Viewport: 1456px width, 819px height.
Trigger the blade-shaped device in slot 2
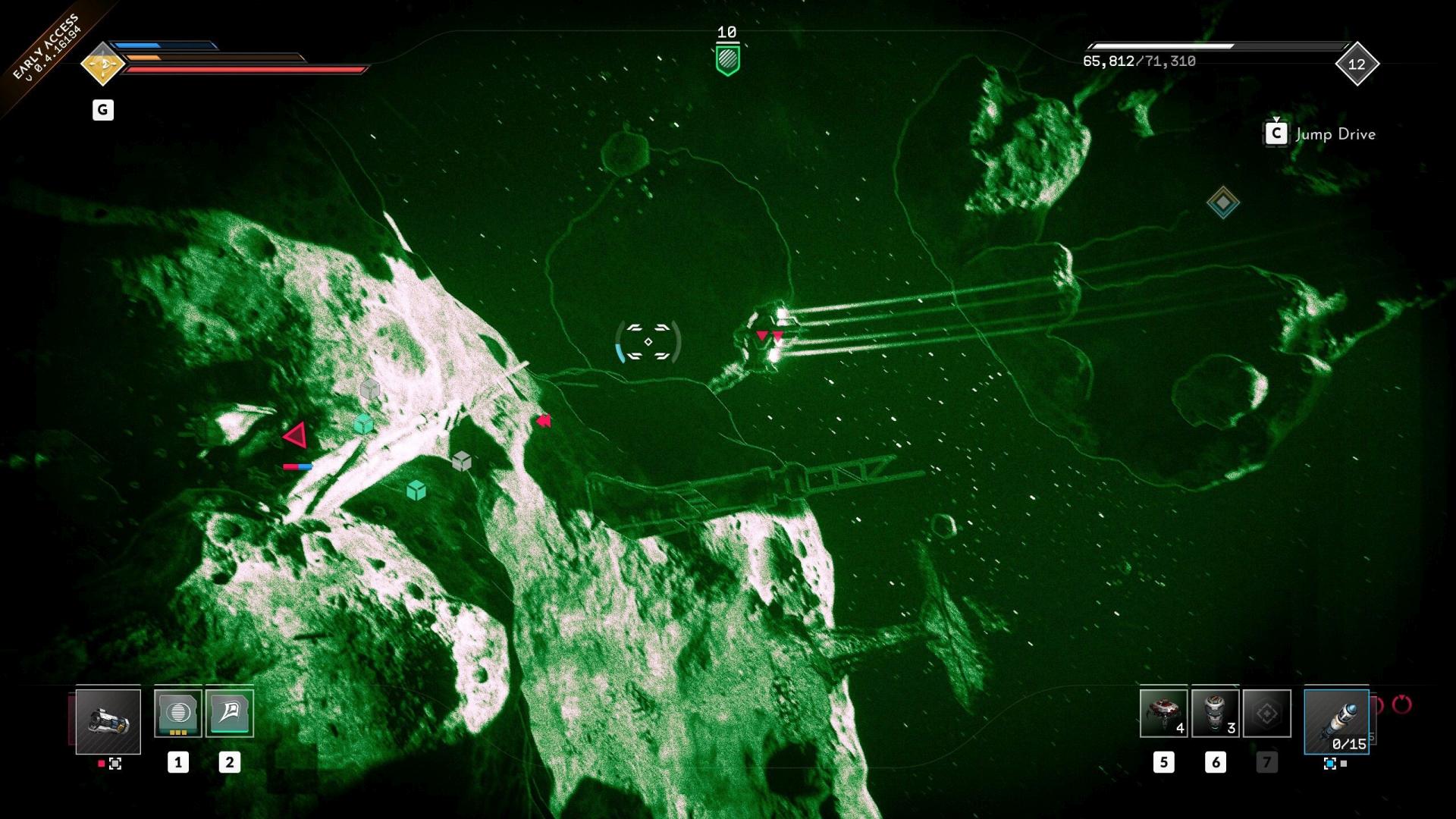coord(230,713)
